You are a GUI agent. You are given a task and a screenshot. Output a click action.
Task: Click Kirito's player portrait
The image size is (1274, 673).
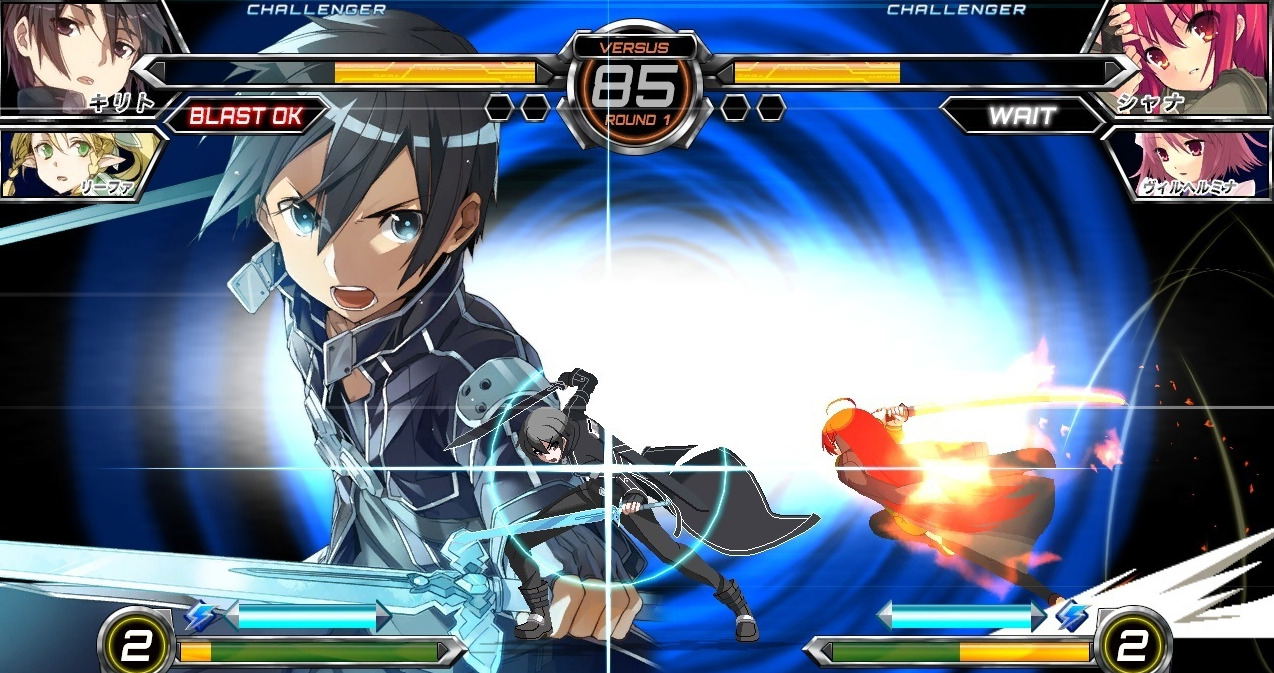click(x=80, y=55)
